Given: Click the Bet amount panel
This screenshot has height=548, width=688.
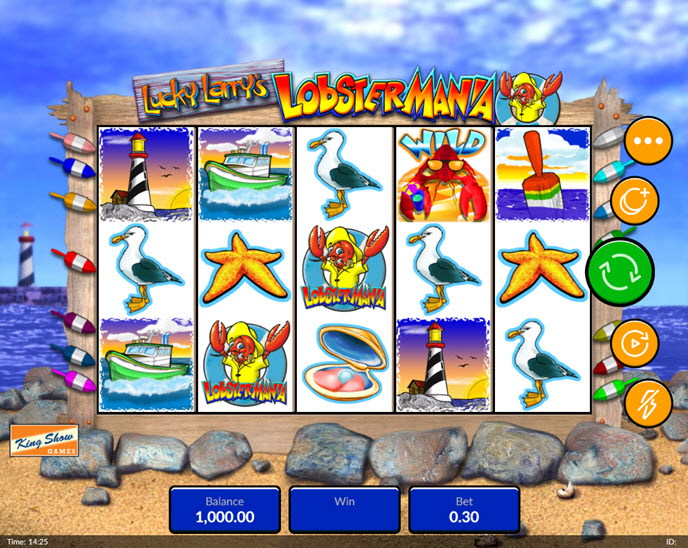Looking at the screenshot, I should coord(464,509).
